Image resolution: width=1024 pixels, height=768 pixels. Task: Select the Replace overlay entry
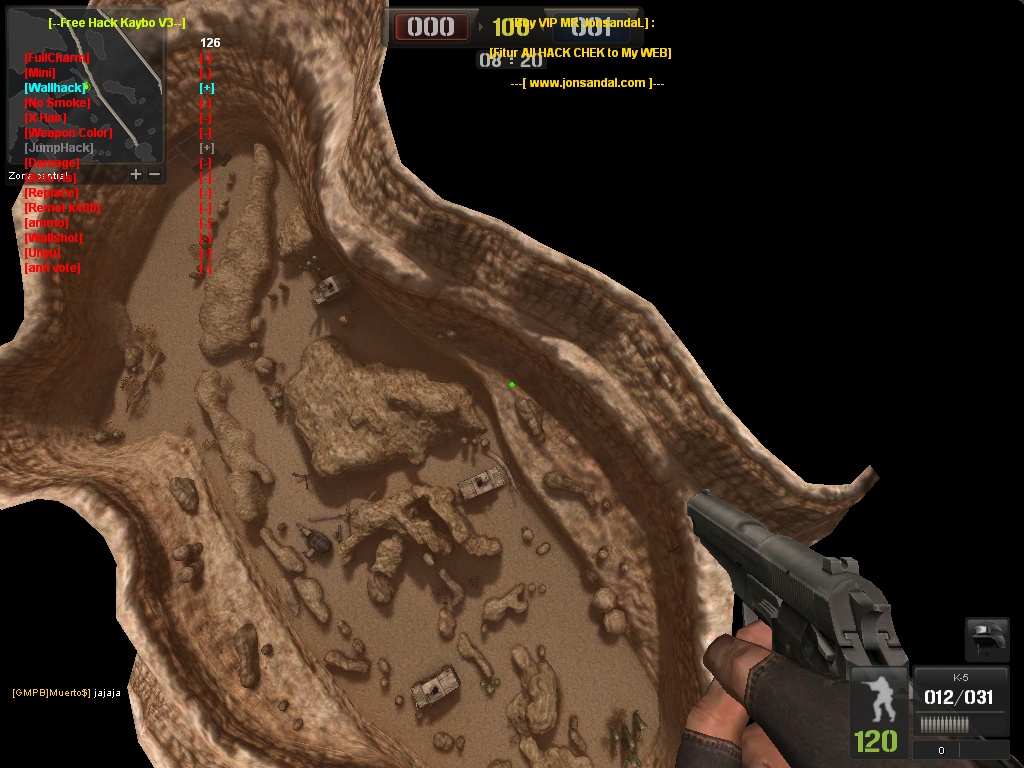point(51,193)
